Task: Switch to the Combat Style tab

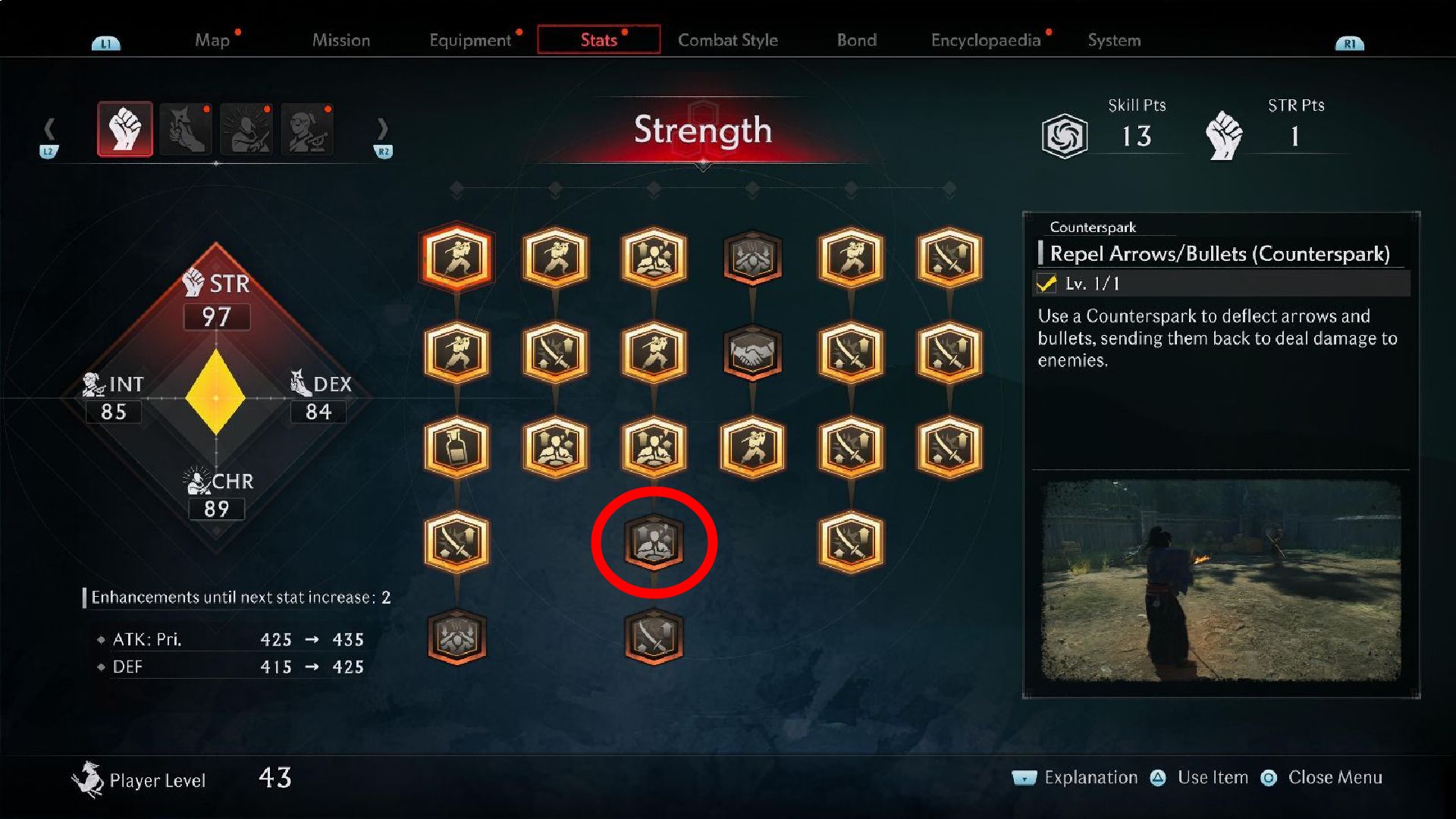Action: (x=728, y=40)
